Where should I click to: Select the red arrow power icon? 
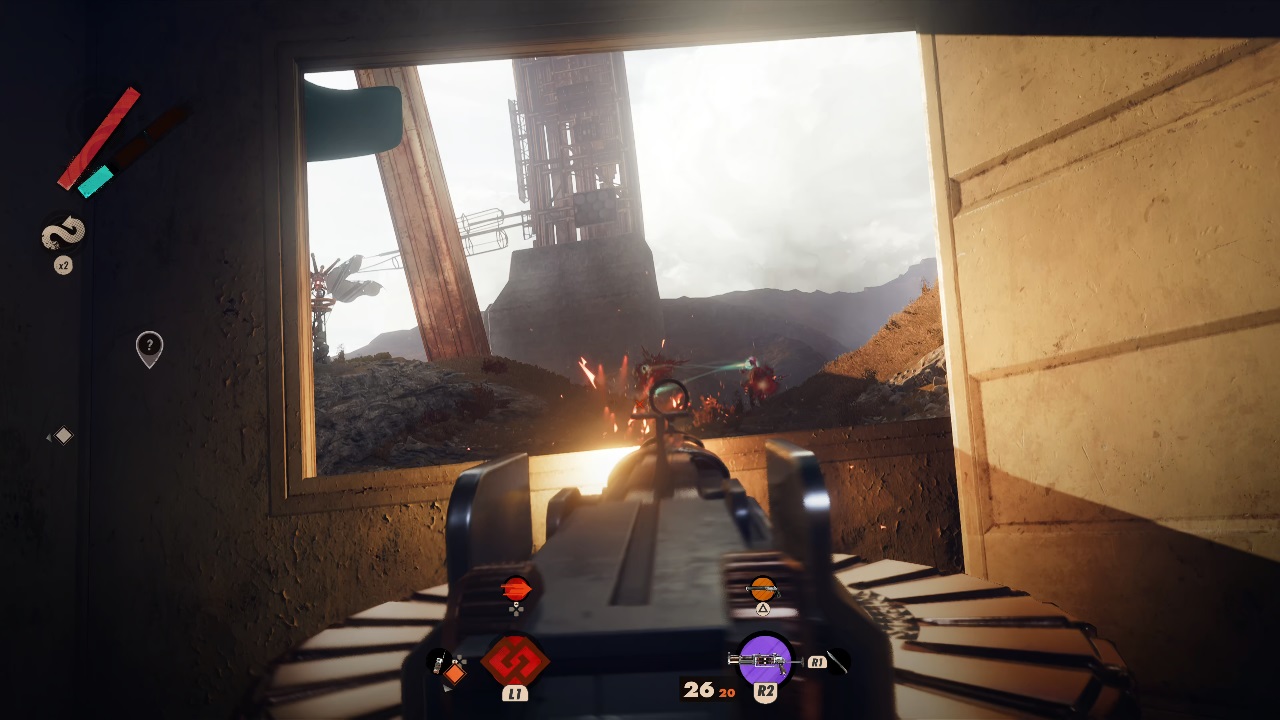pyautogui.click(x=516, y=588)
